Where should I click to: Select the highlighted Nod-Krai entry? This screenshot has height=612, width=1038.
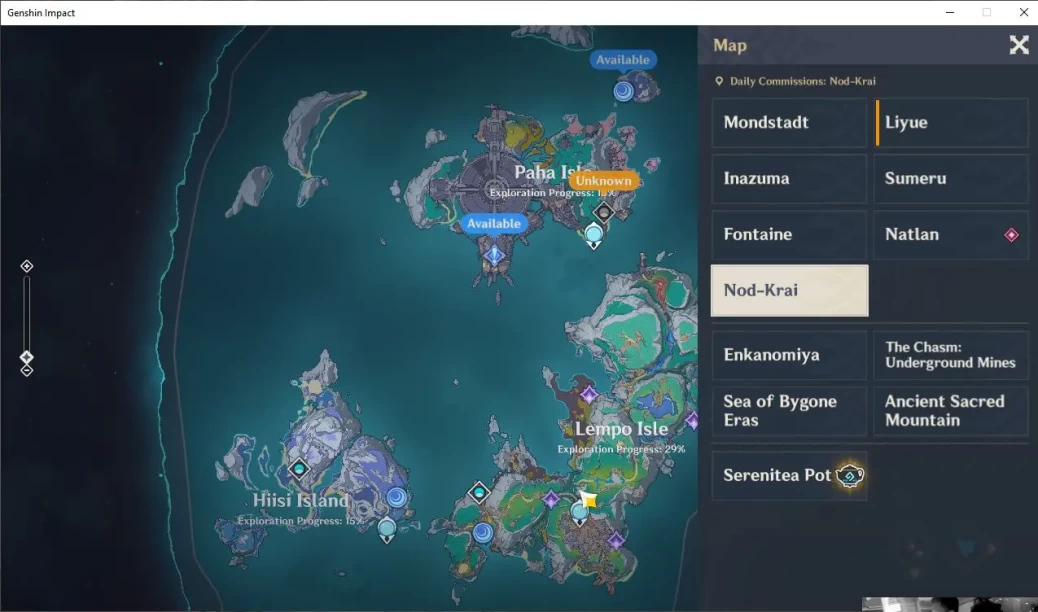click(x=789, y=291)
